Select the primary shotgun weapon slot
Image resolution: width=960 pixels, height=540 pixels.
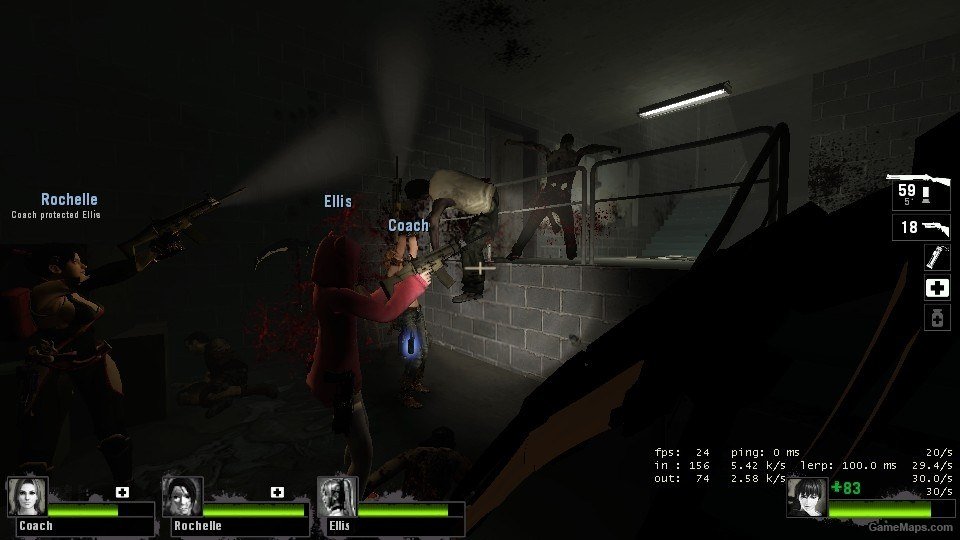920,191
